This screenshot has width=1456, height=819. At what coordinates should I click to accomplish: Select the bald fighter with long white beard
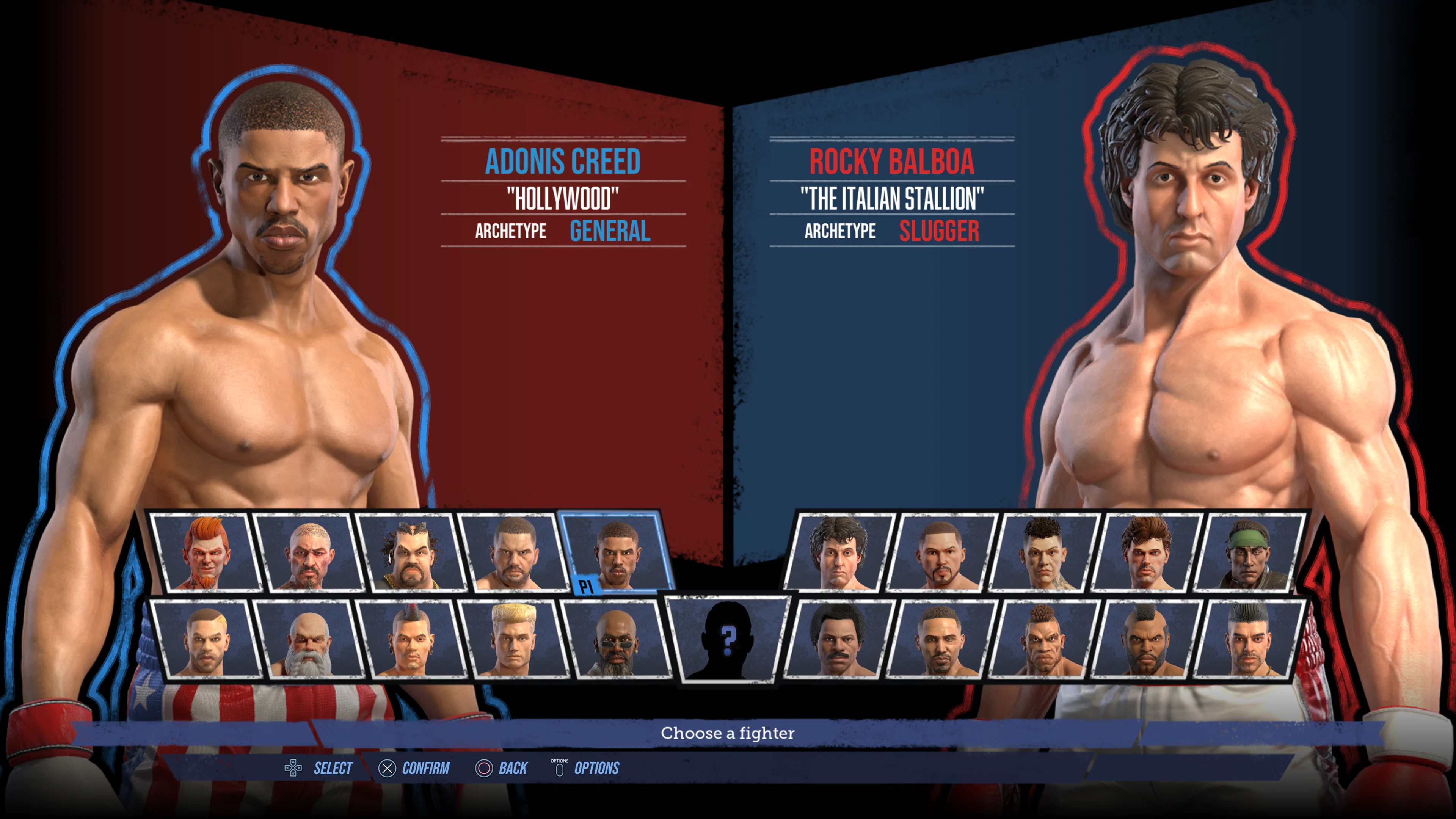(x=308, y=639)
